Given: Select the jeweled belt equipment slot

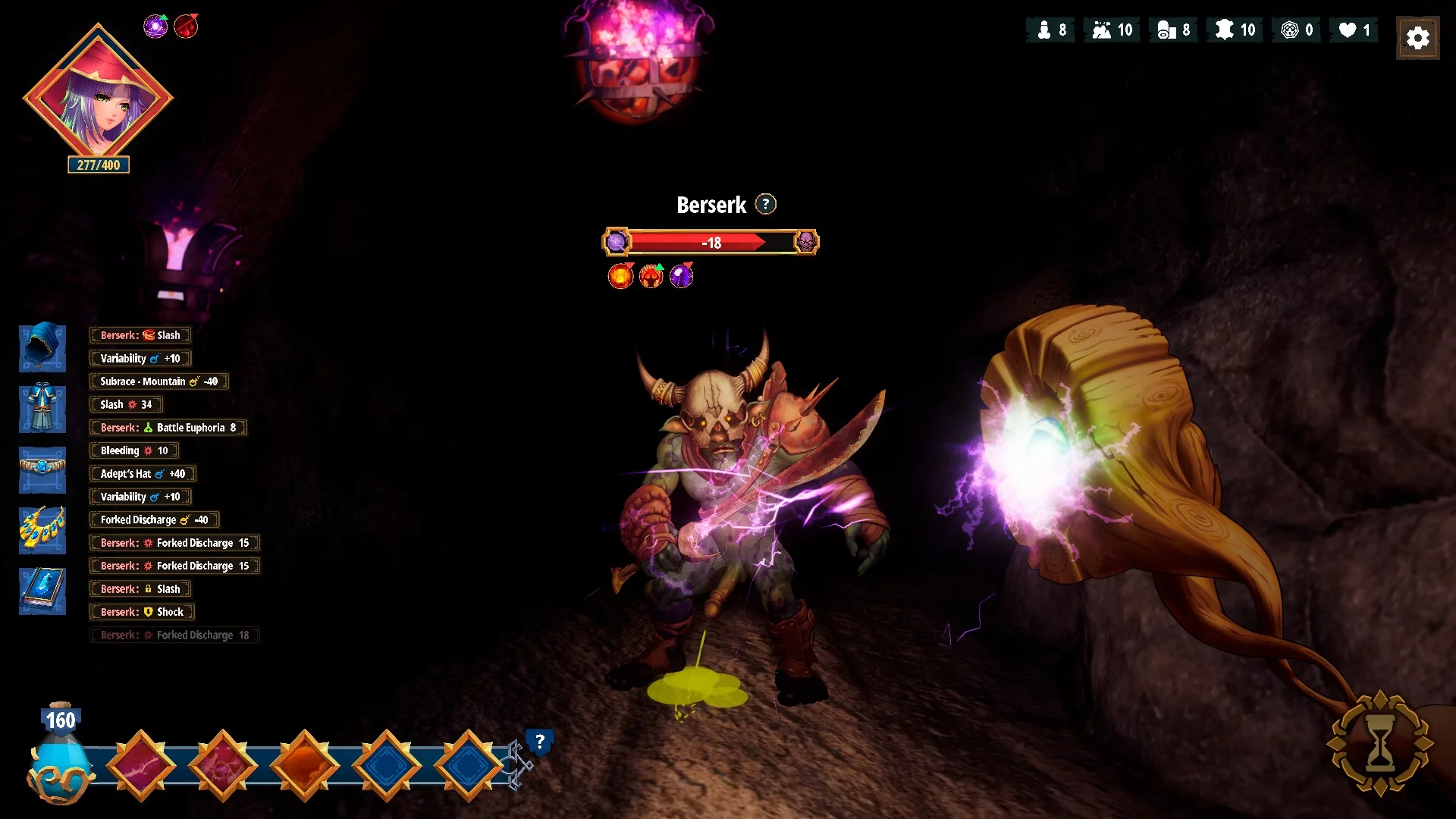Looking at the screenshot, I should (x=42, y=469).
